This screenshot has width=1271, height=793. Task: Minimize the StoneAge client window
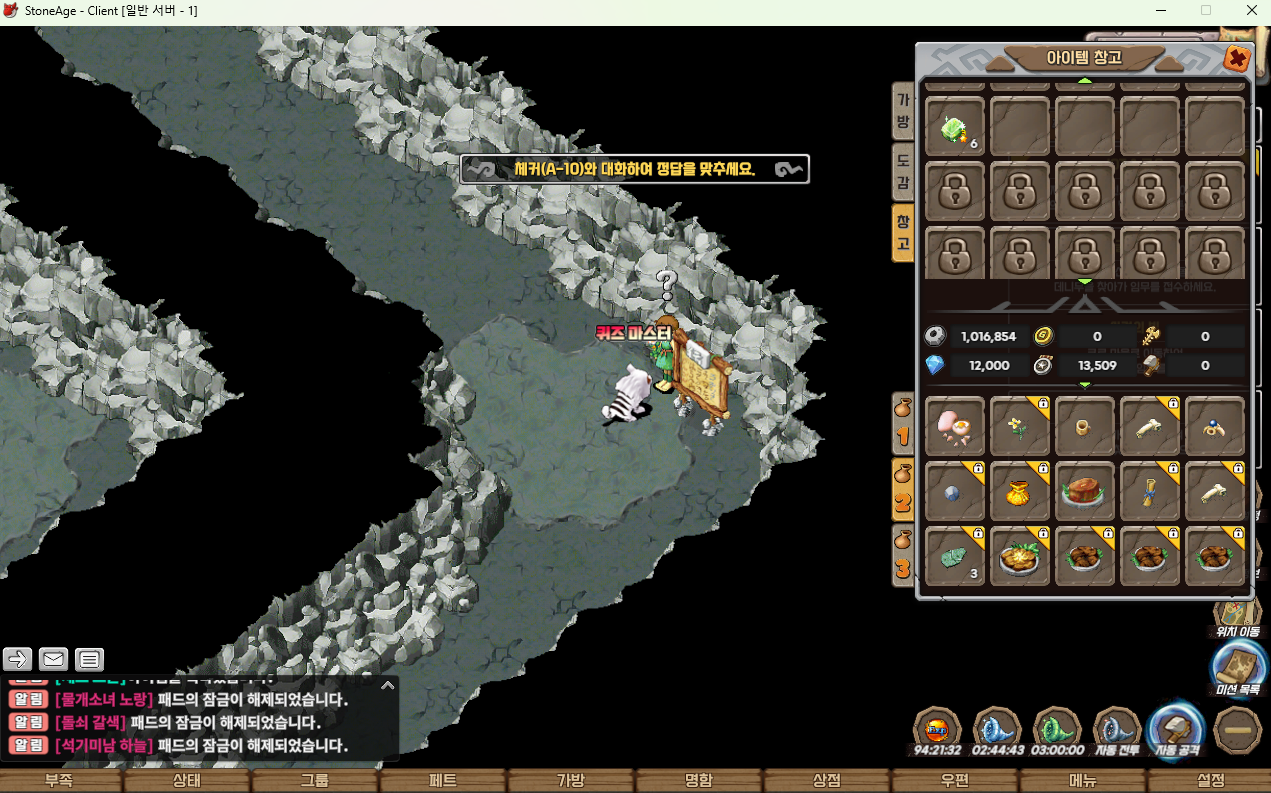1160,11
